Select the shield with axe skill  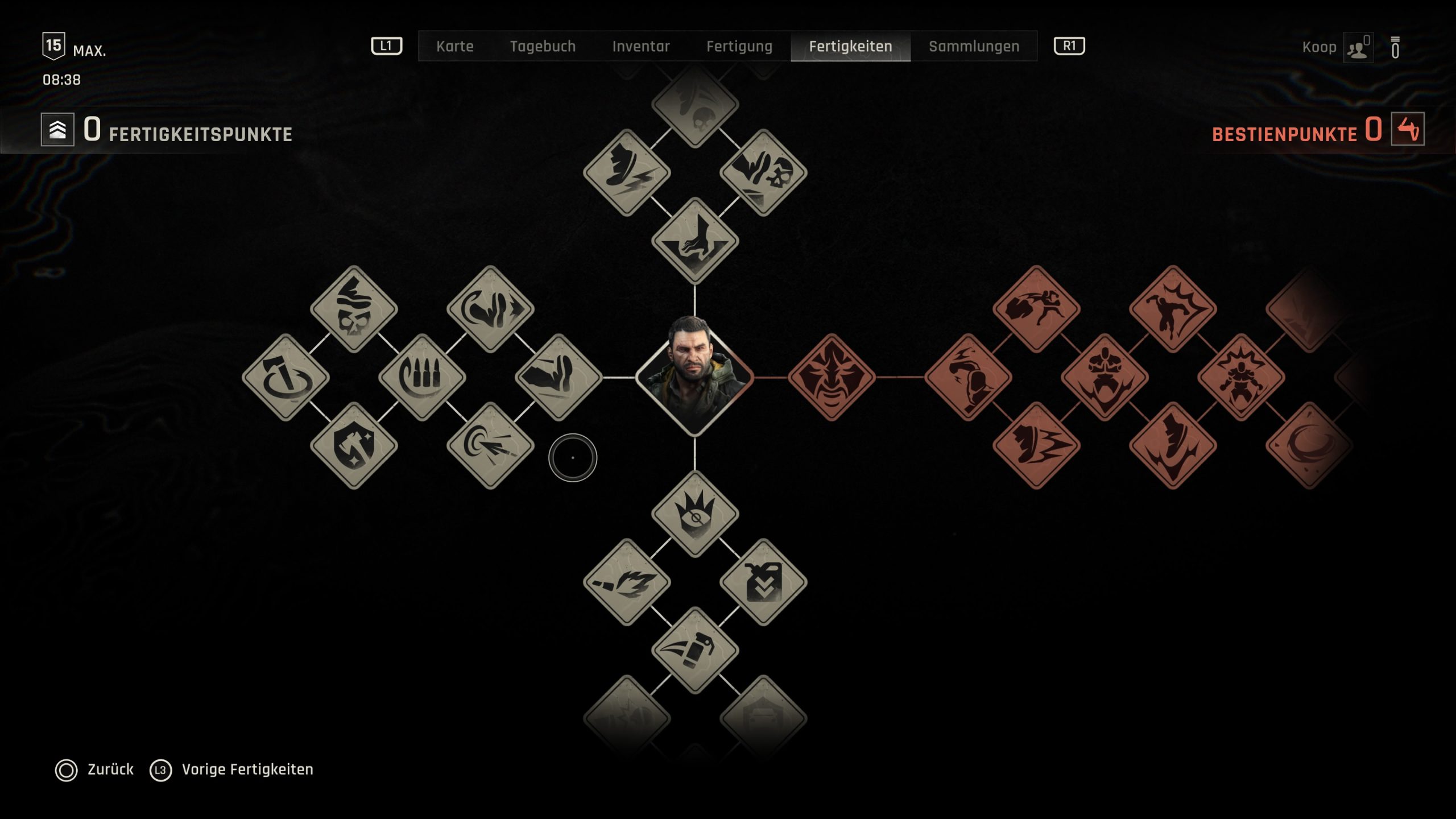coord(354,445)
